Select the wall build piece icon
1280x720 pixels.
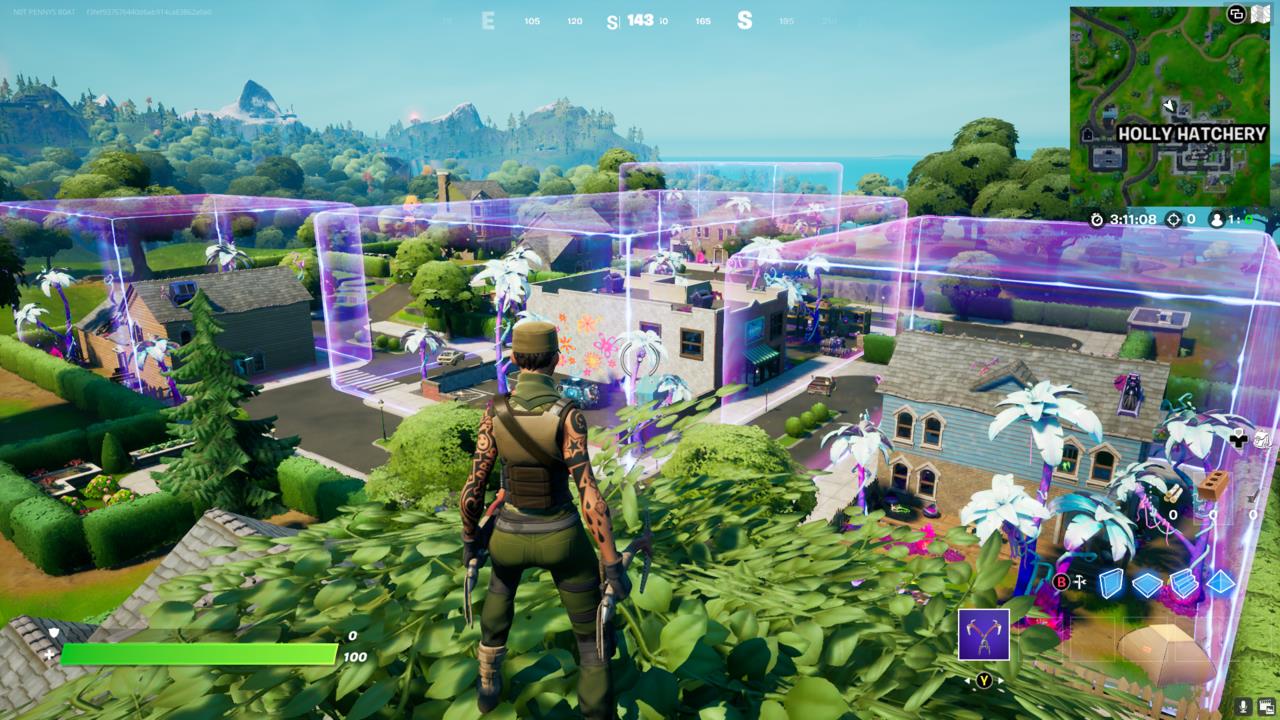(x=1111, y=583)
